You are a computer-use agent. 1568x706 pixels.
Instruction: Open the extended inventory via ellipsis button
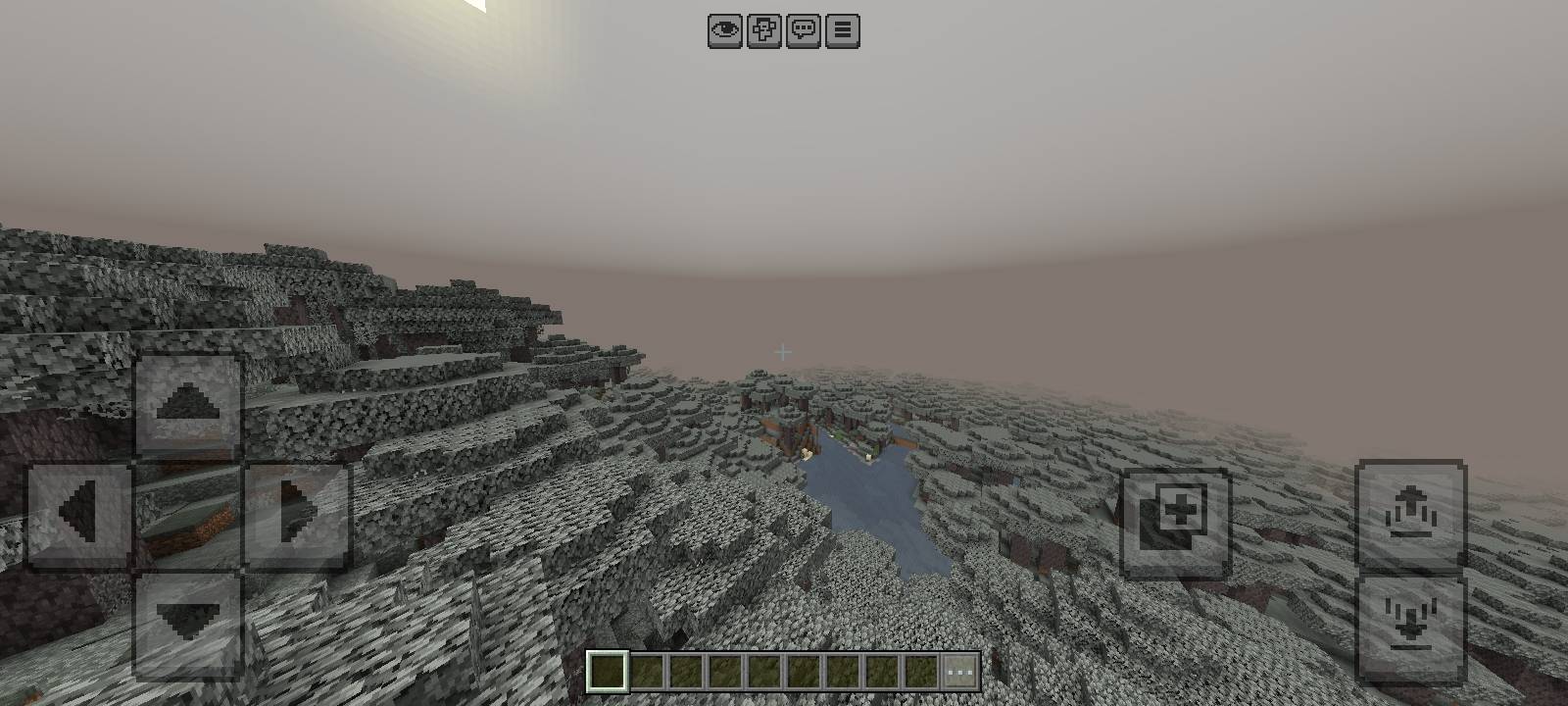958,670
